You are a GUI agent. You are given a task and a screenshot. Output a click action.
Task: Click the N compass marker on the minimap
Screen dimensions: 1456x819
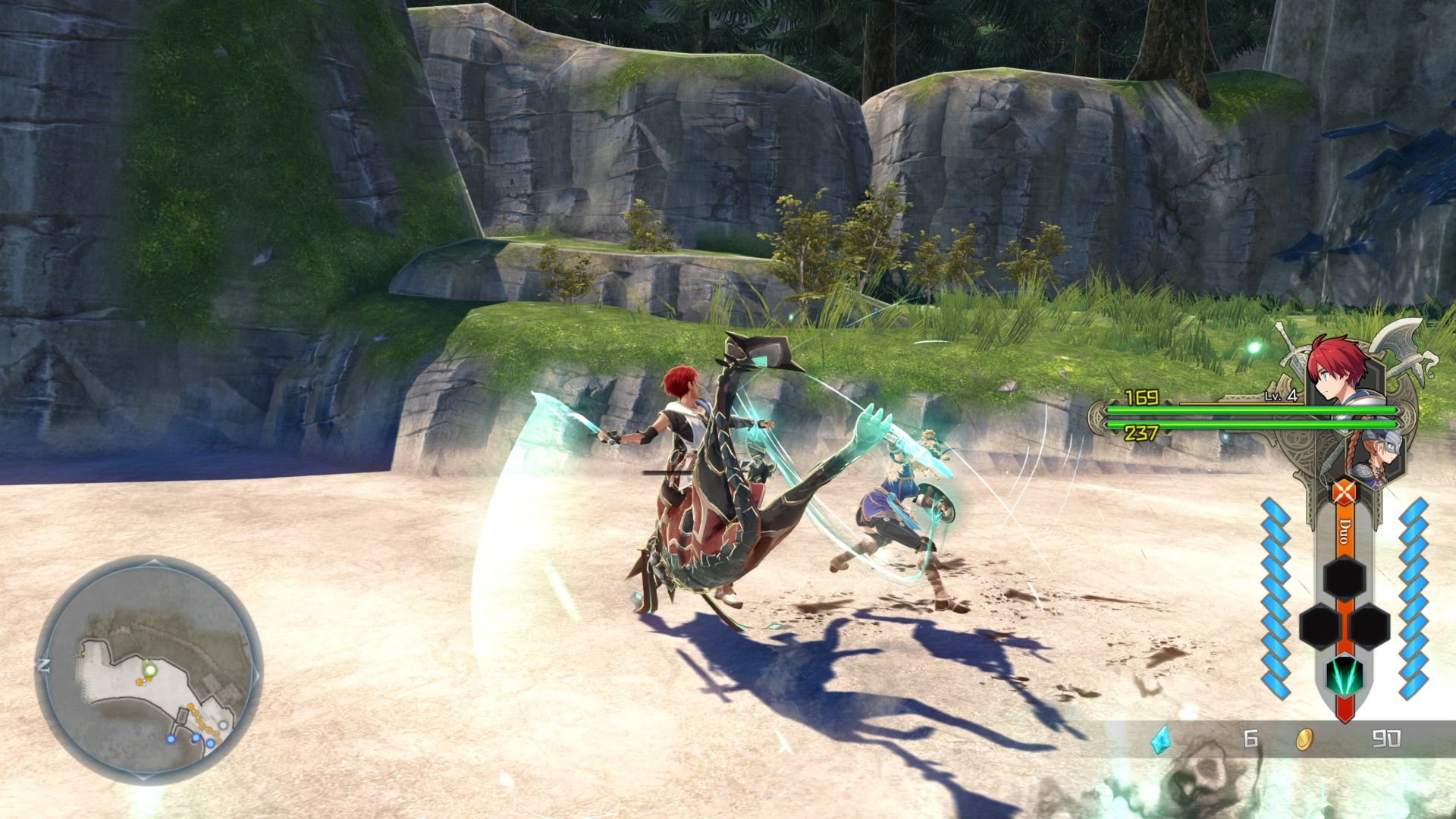tap(43, 664)
